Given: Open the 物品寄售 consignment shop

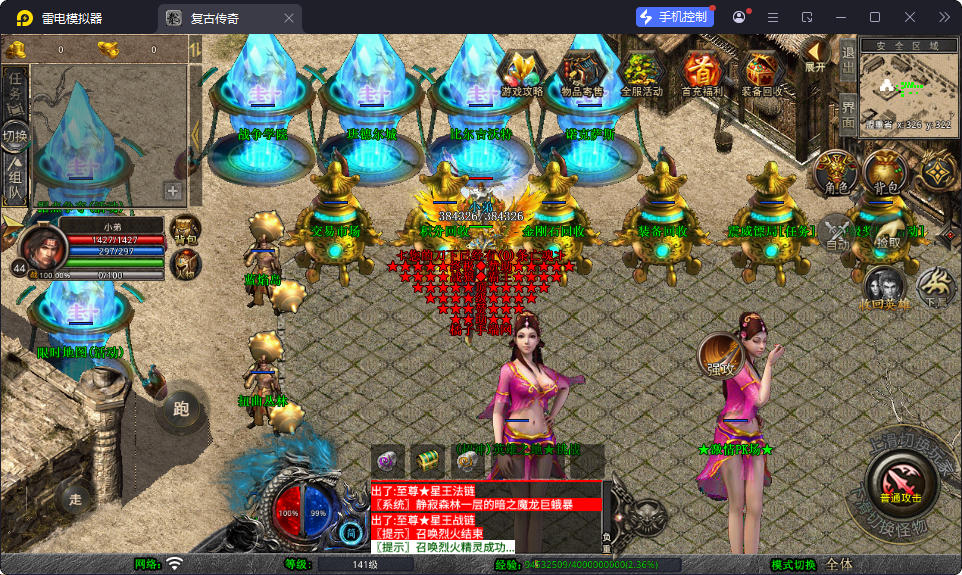Looking at the screenshot, I should tap(582, 73).
